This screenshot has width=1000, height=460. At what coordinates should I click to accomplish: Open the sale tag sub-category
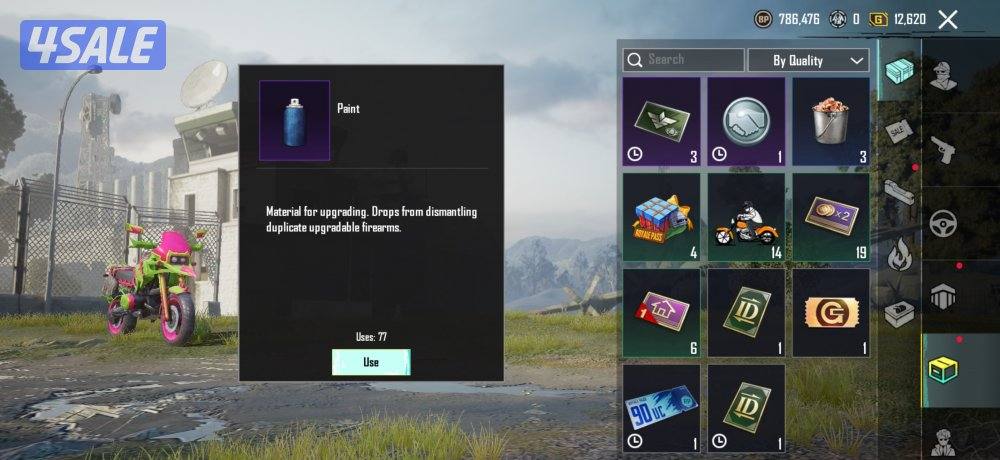coord(899,131)
